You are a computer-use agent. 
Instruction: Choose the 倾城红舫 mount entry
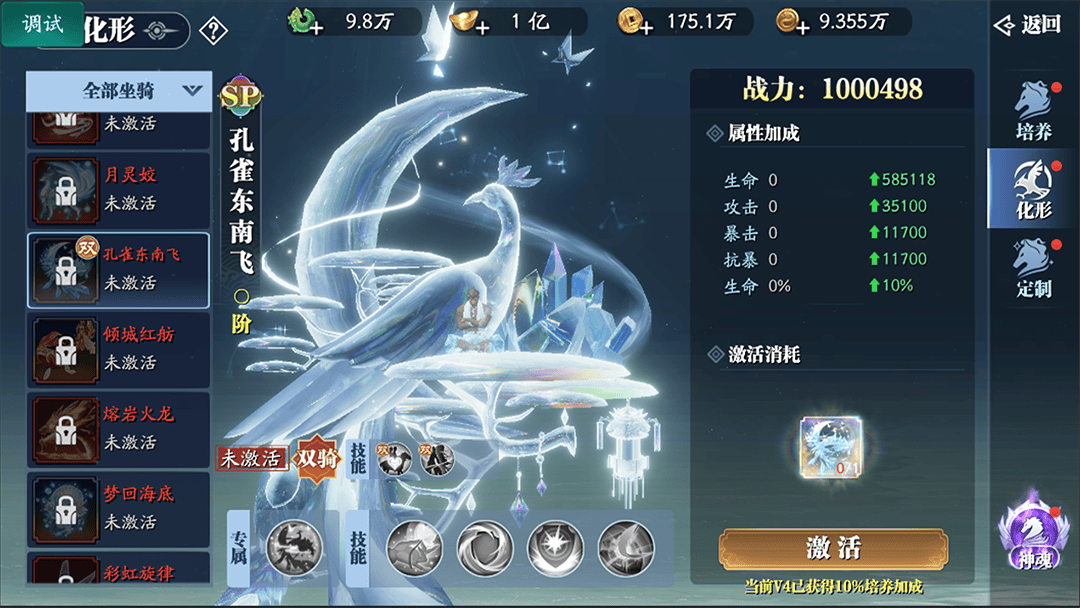coord(119,349)
